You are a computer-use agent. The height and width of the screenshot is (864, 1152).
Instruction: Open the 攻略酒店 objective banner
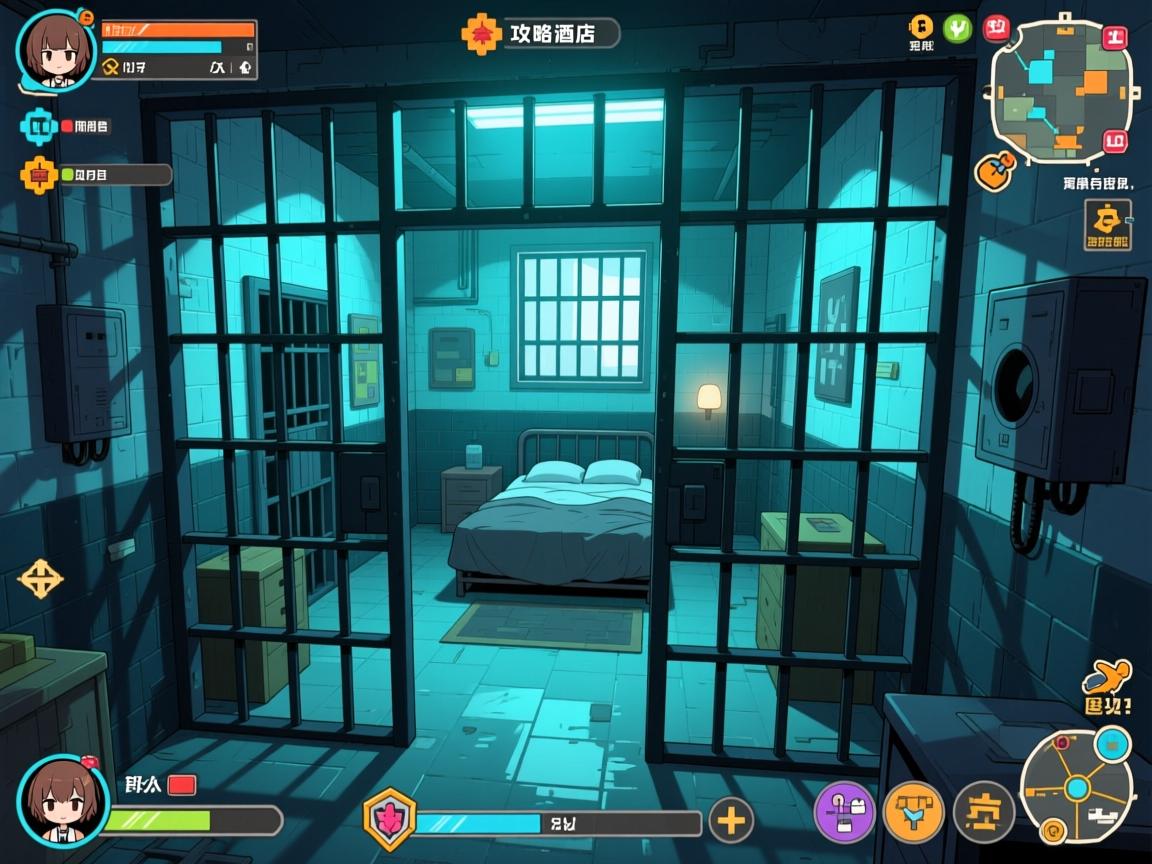coord(541,33)
